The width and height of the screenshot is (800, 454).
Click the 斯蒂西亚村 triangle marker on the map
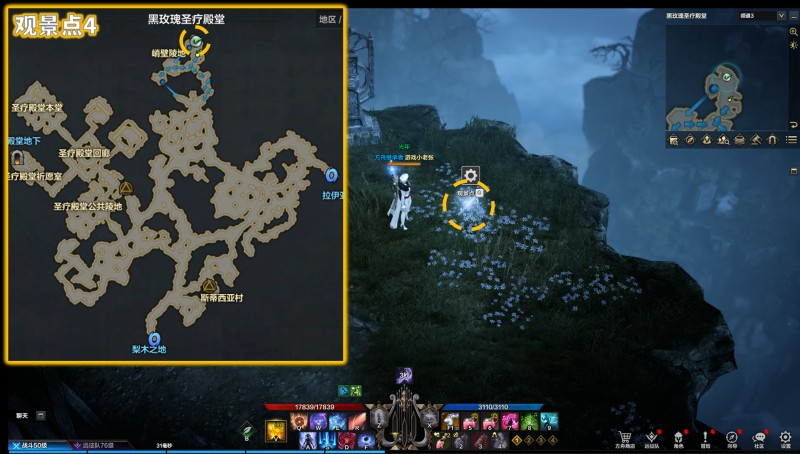click(210, 285)
